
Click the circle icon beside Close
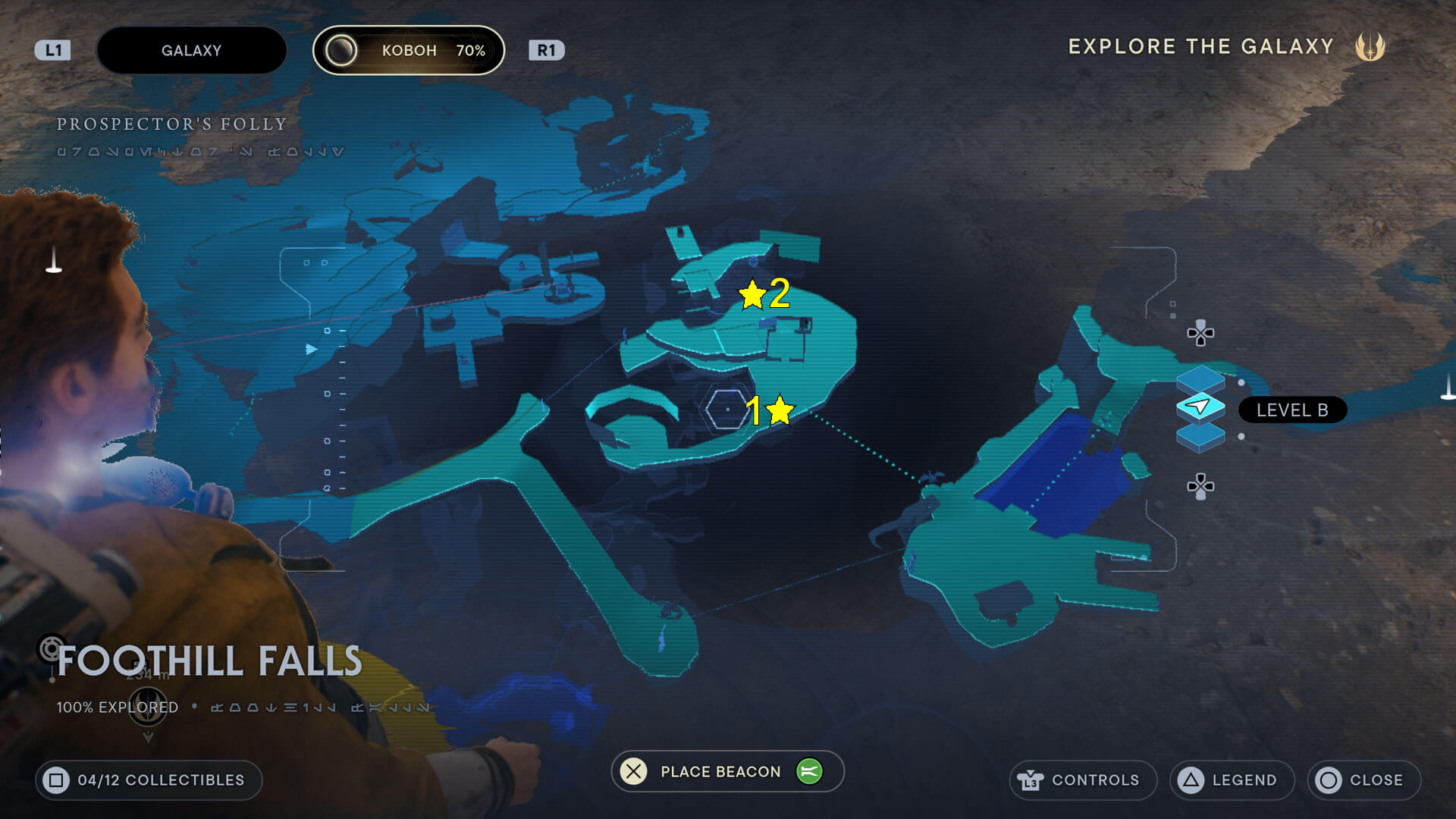pyautogui.click(x=1329, y=780)
